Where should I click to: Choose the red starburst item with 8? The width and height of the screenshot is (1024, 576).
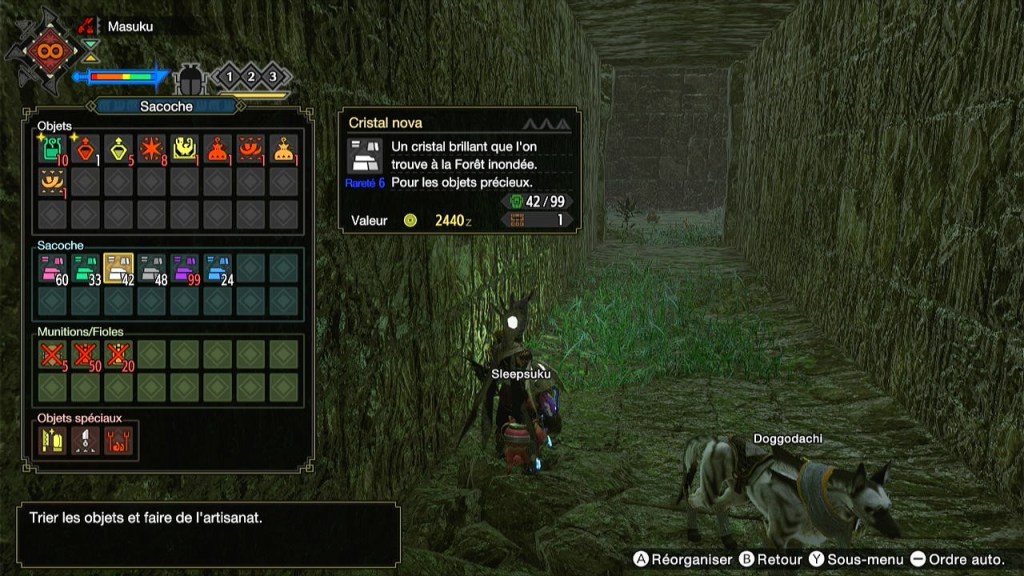tap(152, 150)
